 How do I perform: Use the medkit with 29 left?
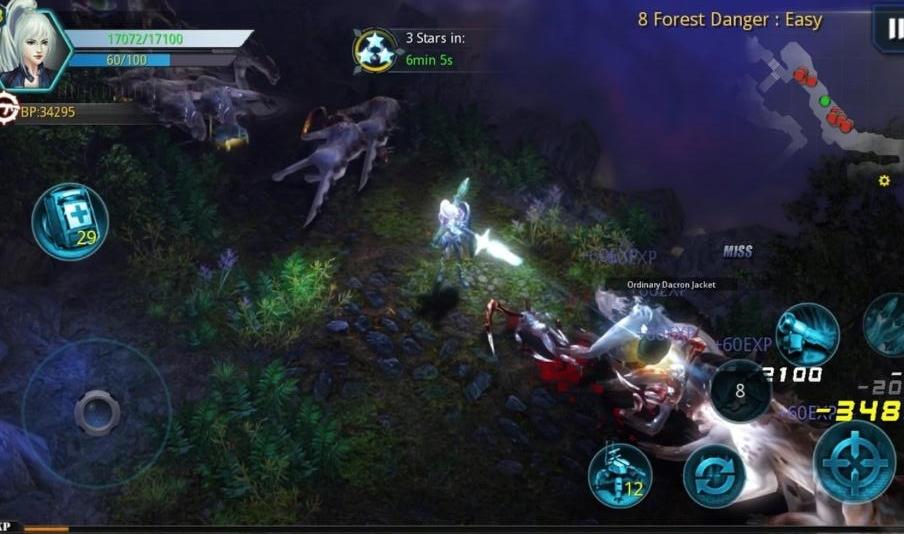(70, 222)
